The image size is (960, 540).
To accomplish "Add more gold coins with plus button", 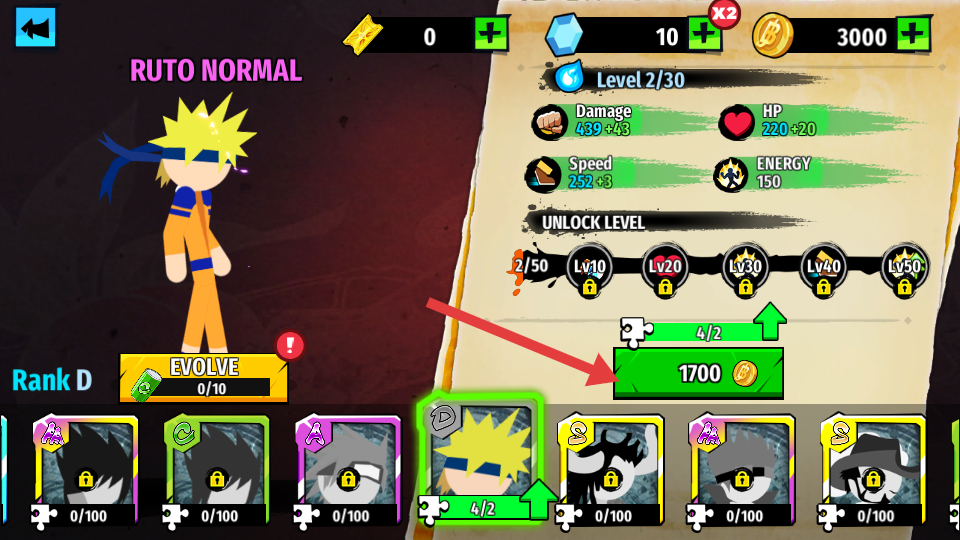I will pos(911,37).
